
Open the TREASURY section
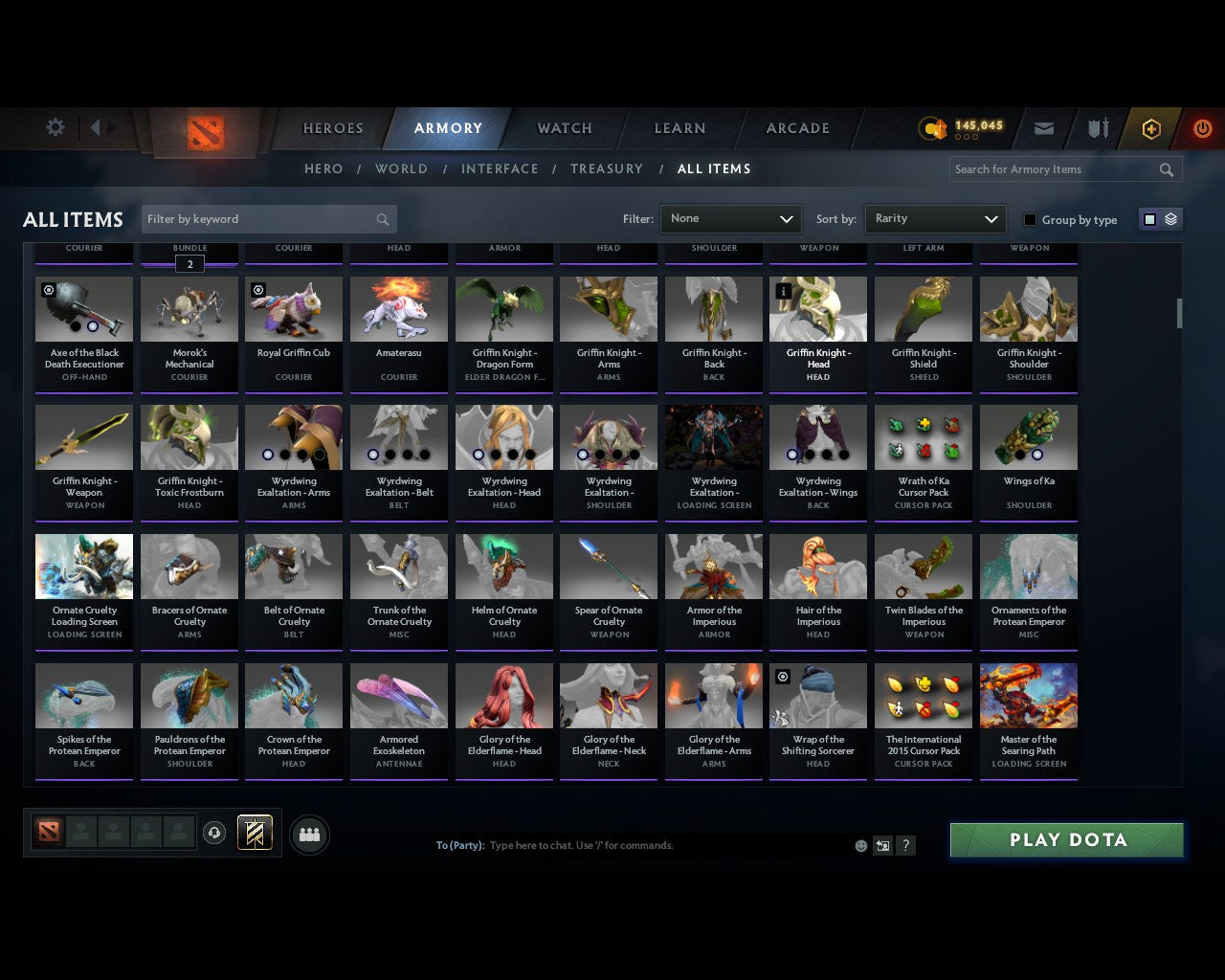606,168
